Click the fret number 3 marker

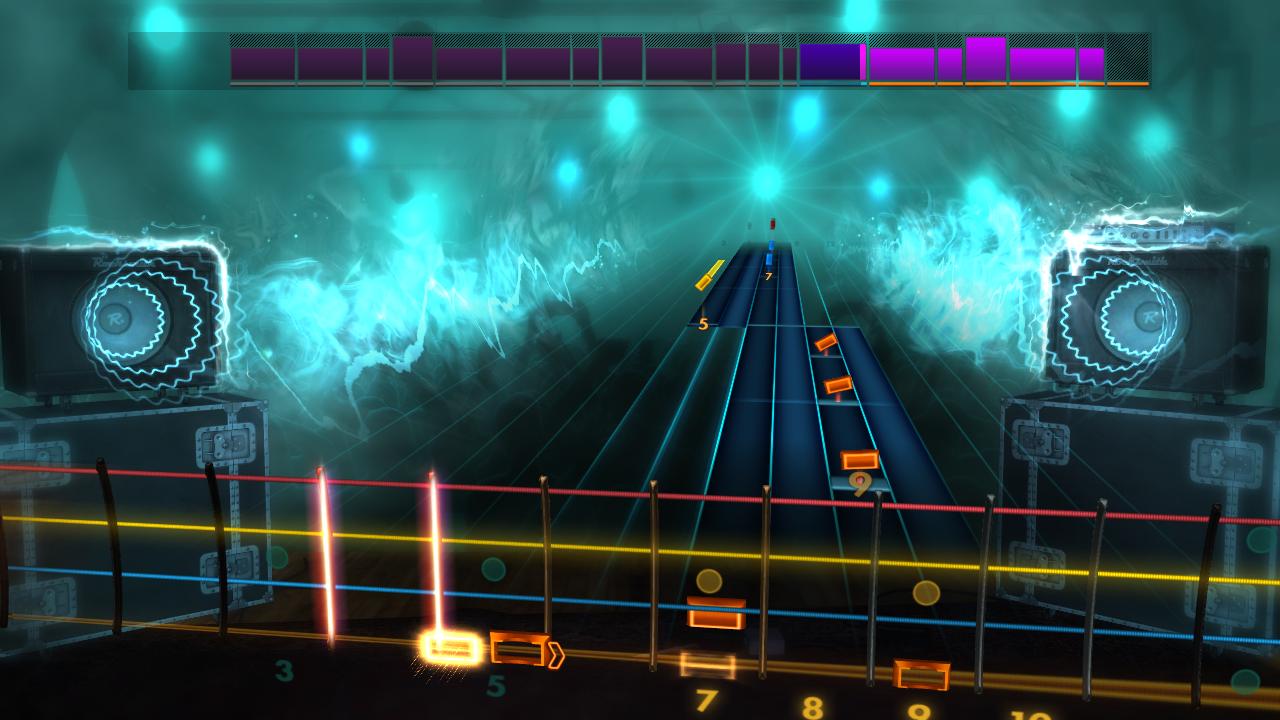point(284,669)
